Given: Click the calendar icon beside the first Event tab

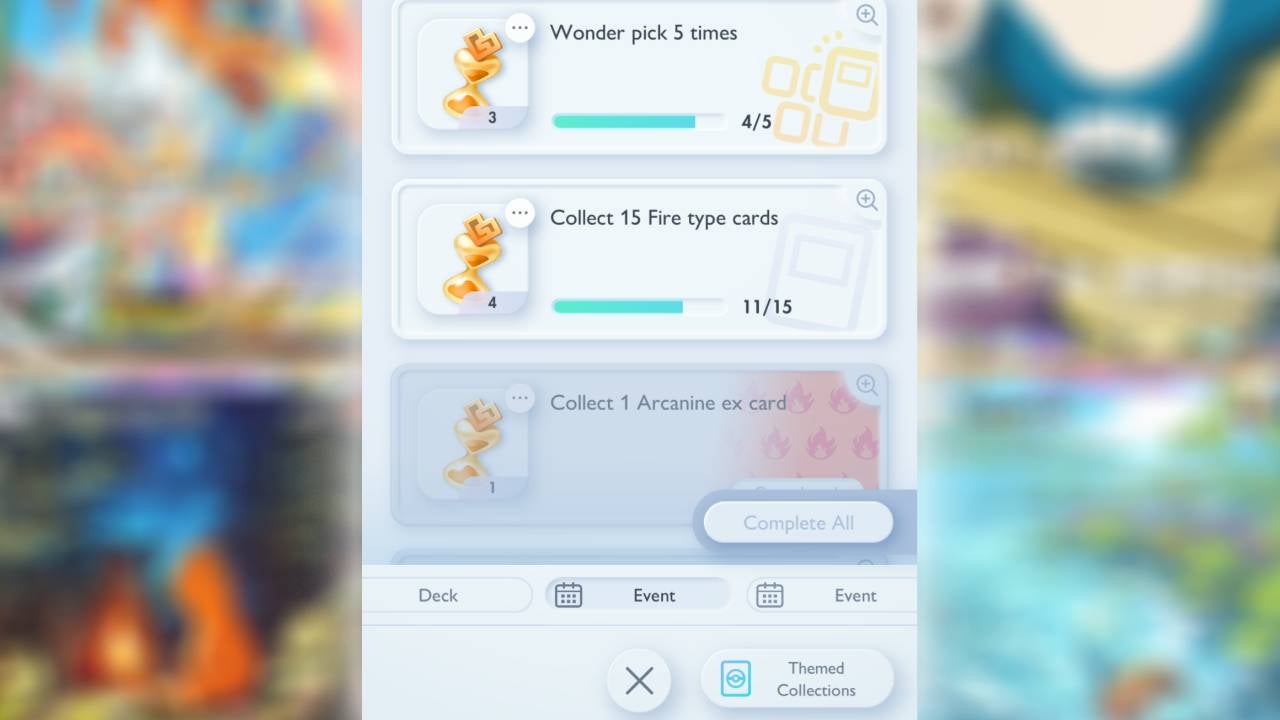Looking at the screenshot, I should 569,595.
